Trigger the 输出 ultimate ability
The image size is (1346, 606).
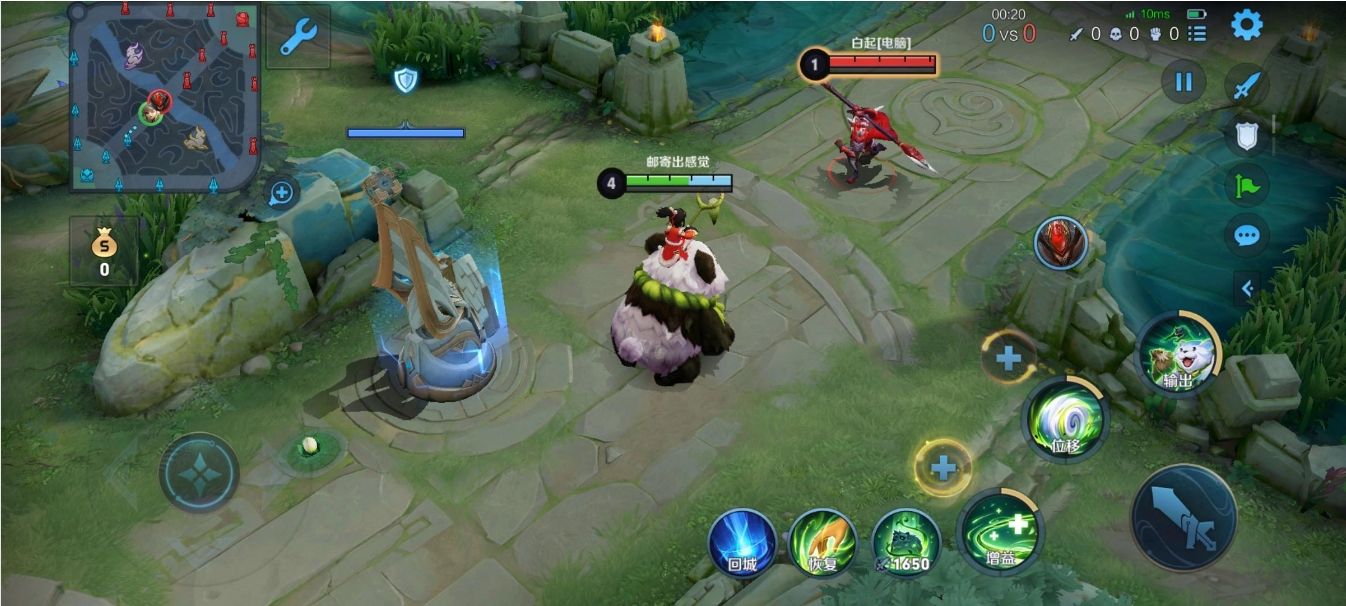tap(1178, 353)
